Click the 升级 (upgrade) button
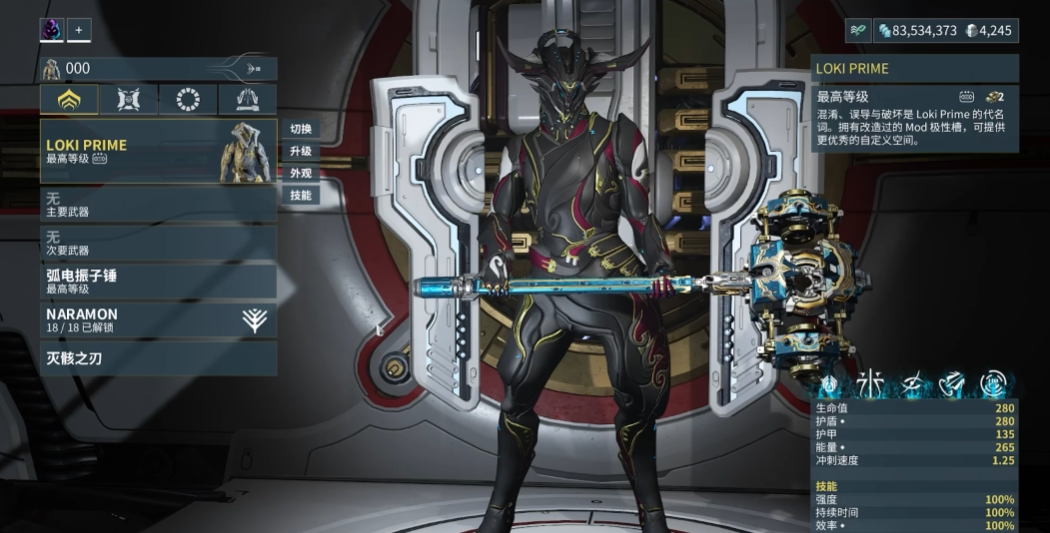Viewport: 1050px width, 533px height. point(301,151)
